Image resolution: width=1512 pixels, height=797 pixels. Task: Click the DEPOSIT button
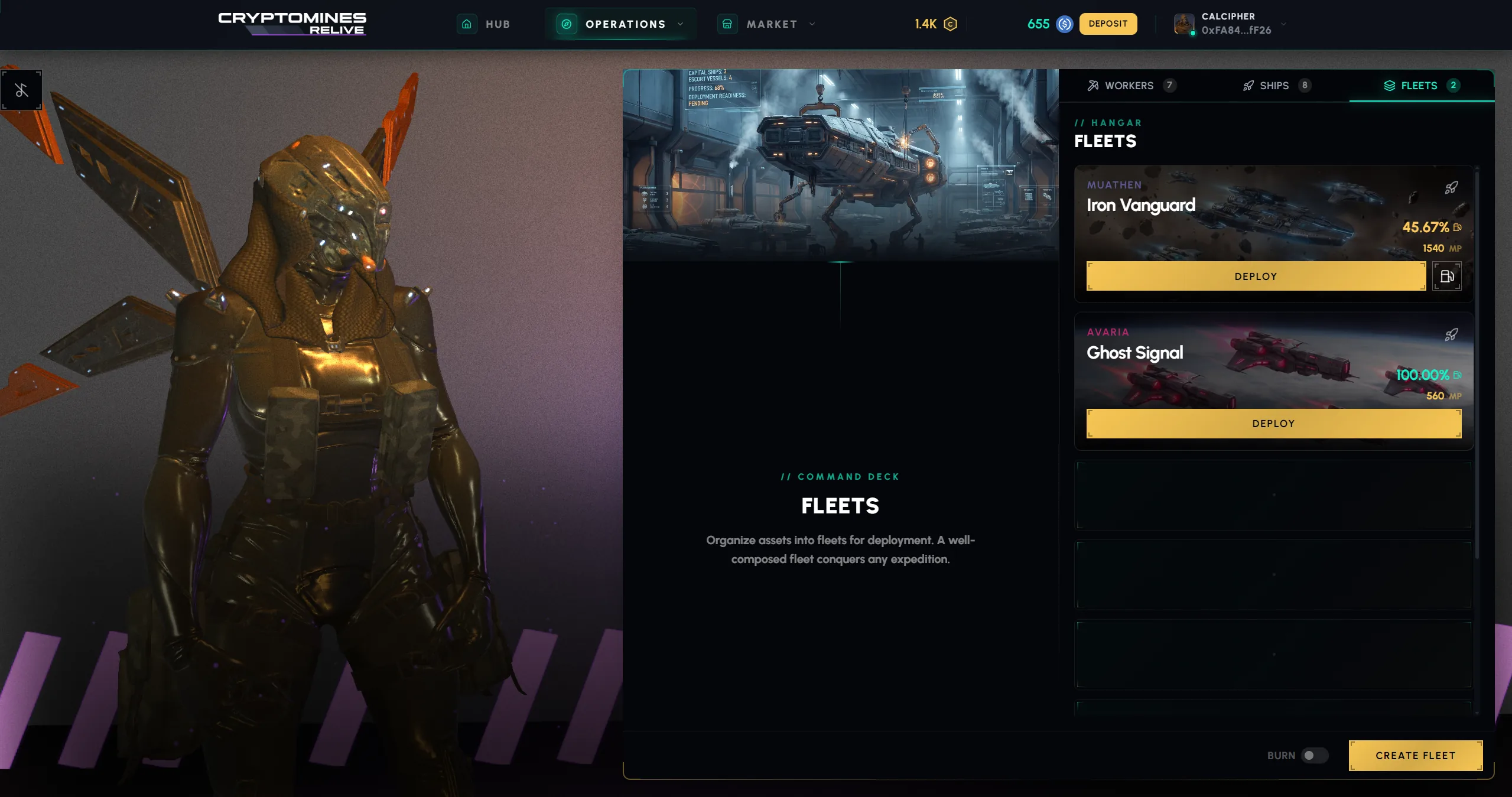coord(1108,24)
